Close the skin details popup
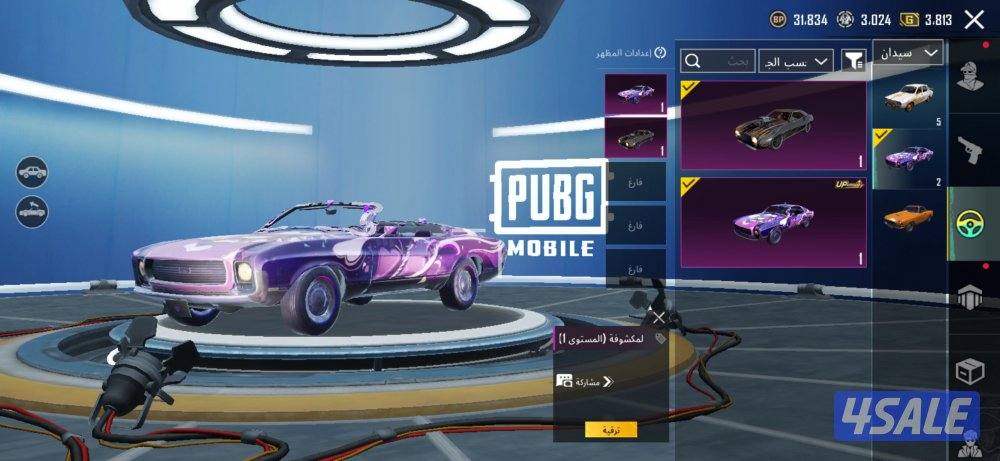This screenshot has height=461, width=1000. point(658,317)
